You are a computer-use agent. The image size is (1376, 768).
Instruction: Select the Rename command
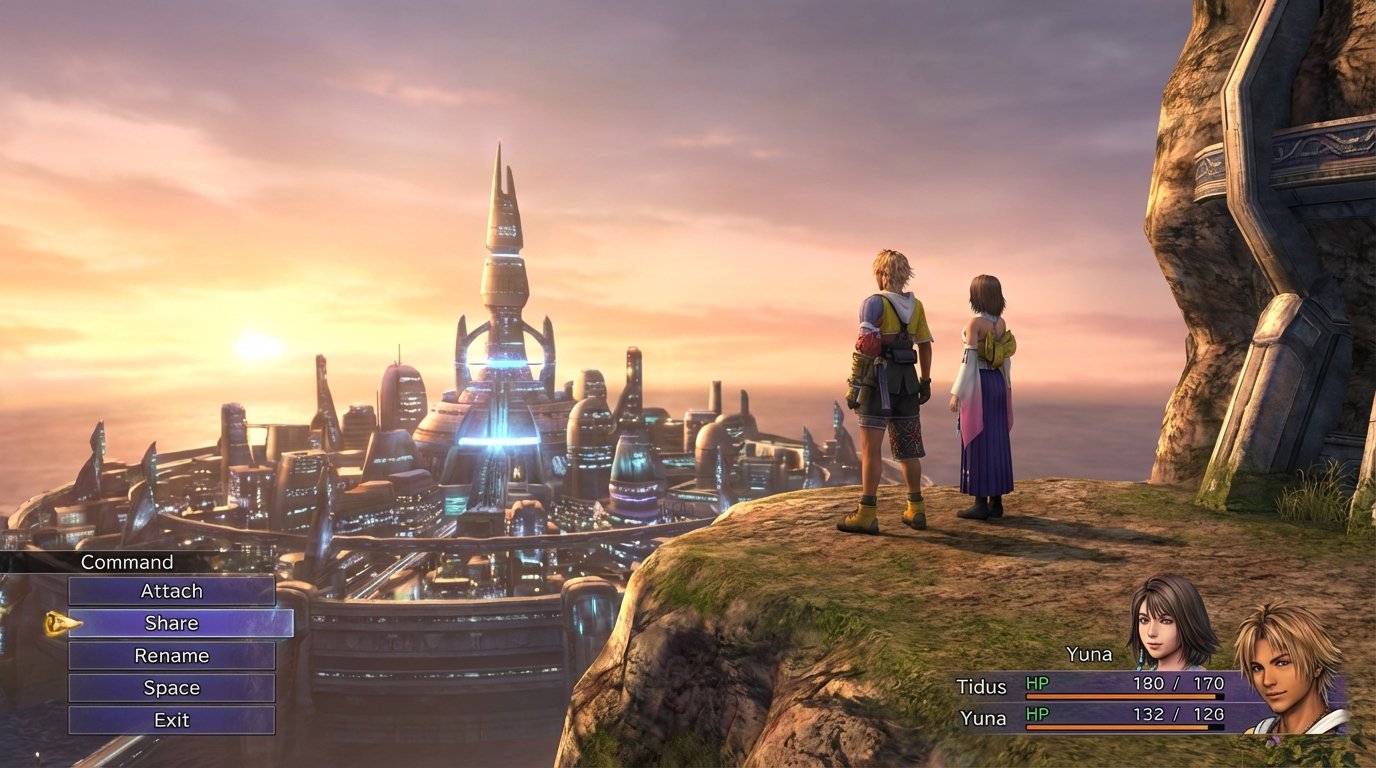click(174, 655)
